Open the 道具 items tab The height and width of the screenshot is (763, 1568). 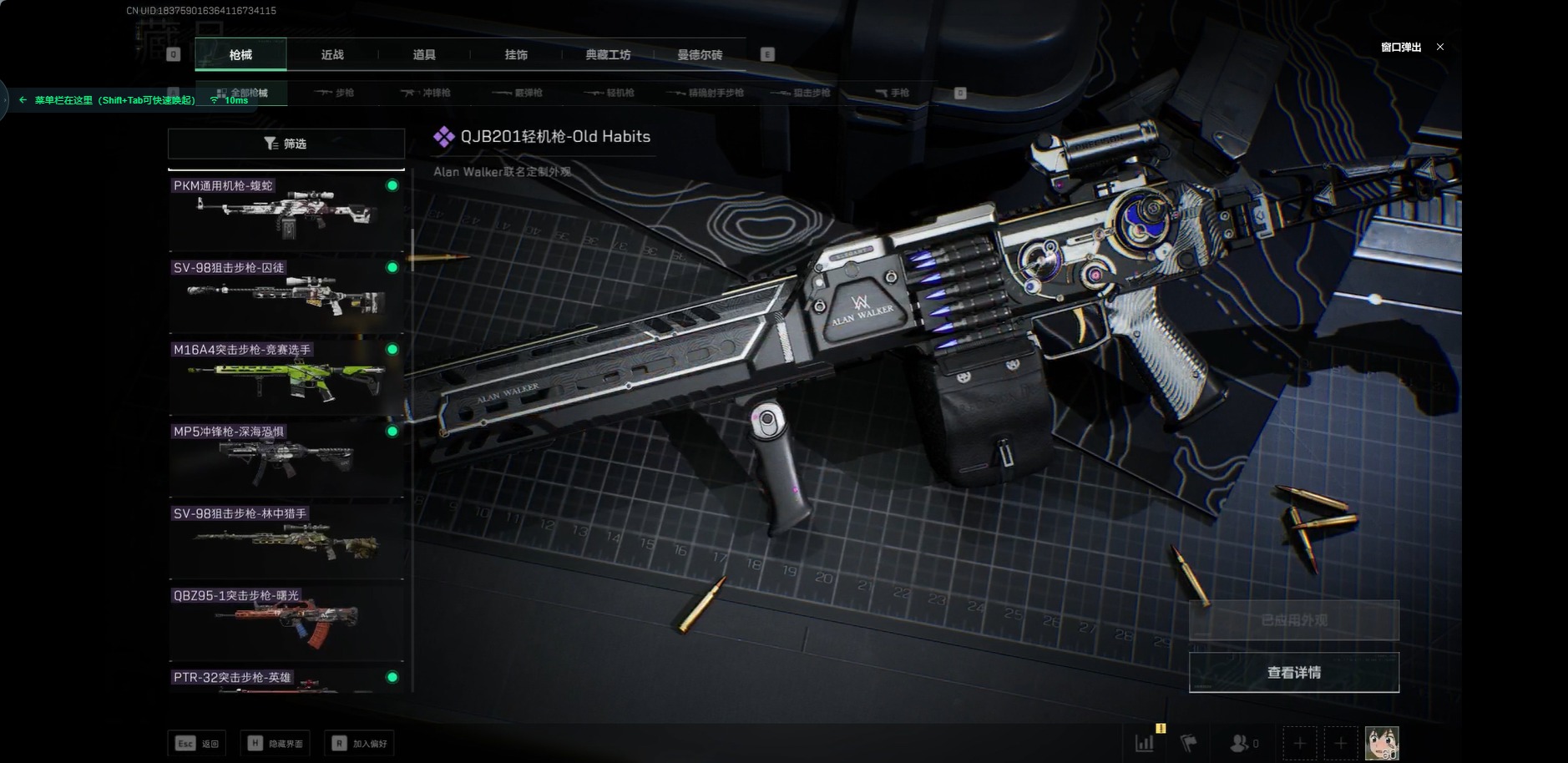point(424,55)
